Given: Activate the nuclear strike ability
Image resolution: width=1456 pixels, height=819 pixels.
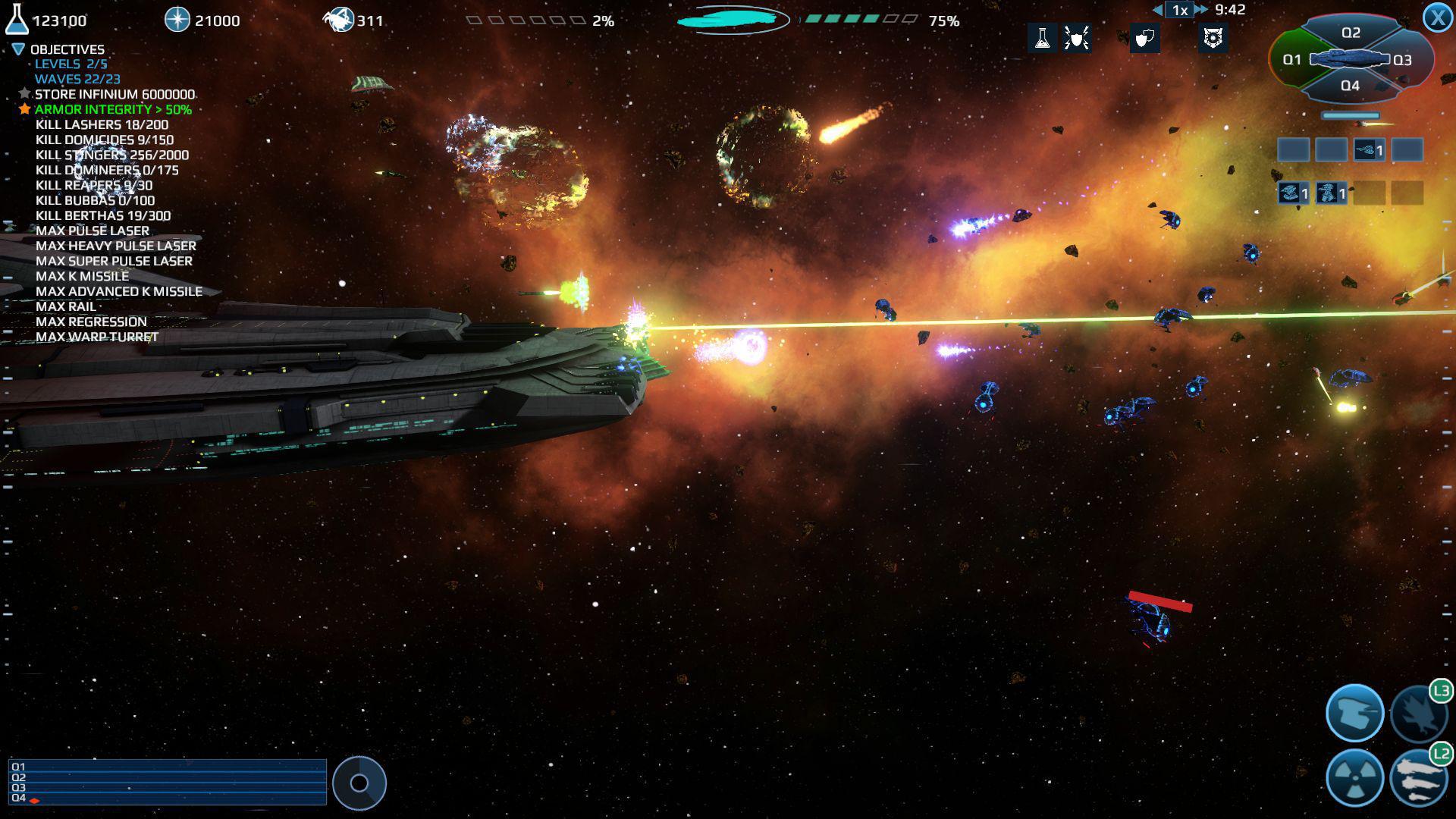Looking at the screenshot, I should [x=1354, y=777].
